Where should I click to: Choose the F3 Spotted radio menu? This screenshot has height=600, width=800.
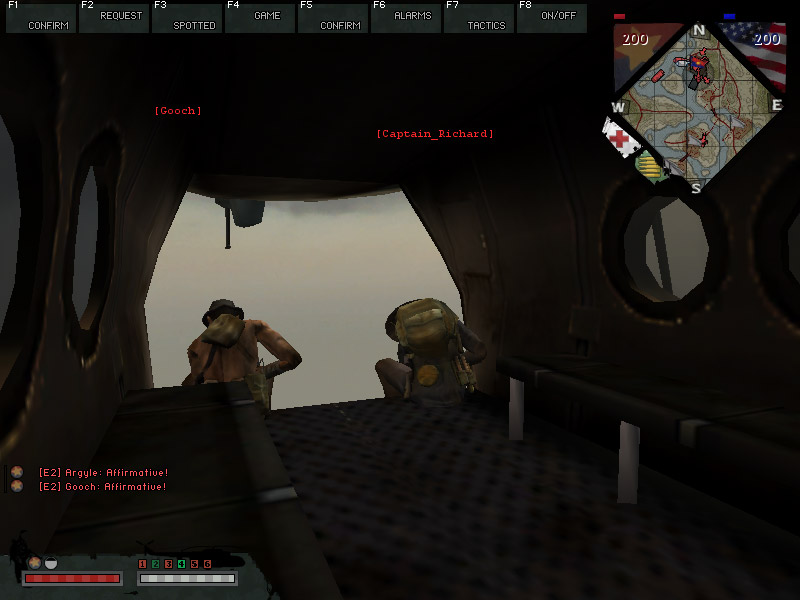tap(187, 18)
